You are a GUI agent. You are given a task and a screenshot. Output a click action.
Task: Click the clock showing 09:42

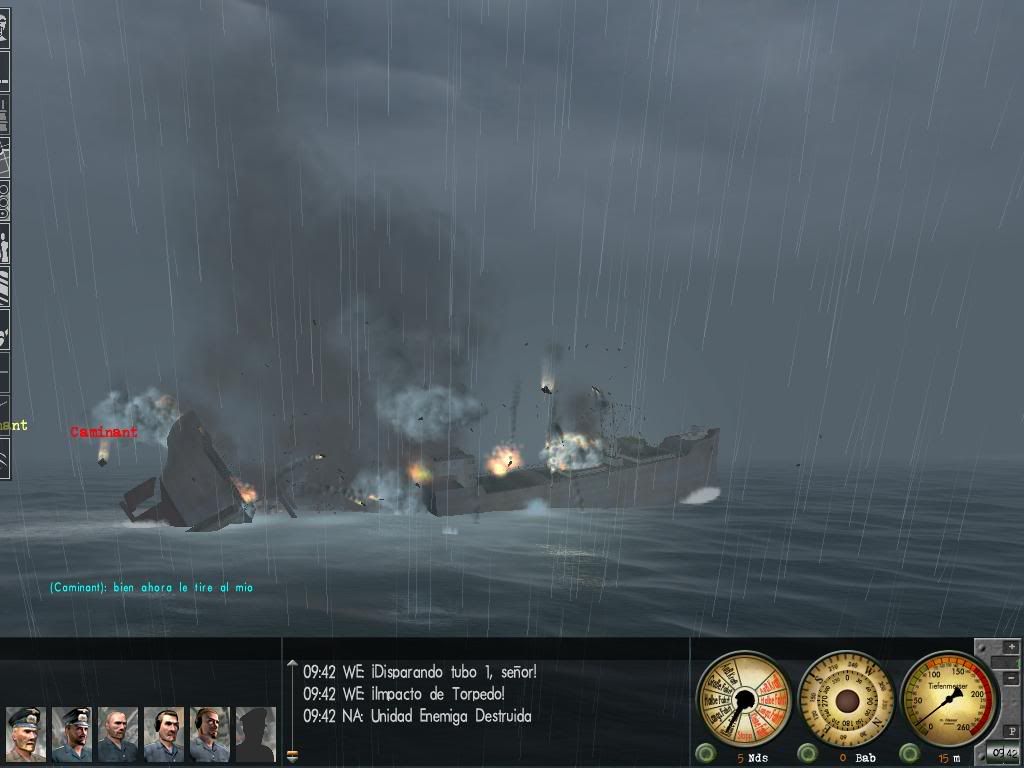(x=1003, y=753)
